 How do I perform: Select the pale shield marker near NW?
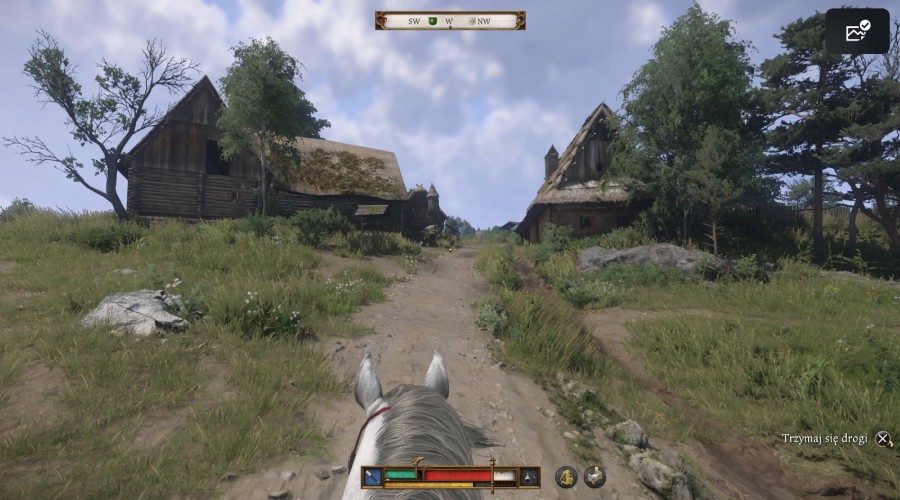tap(471, 21)
